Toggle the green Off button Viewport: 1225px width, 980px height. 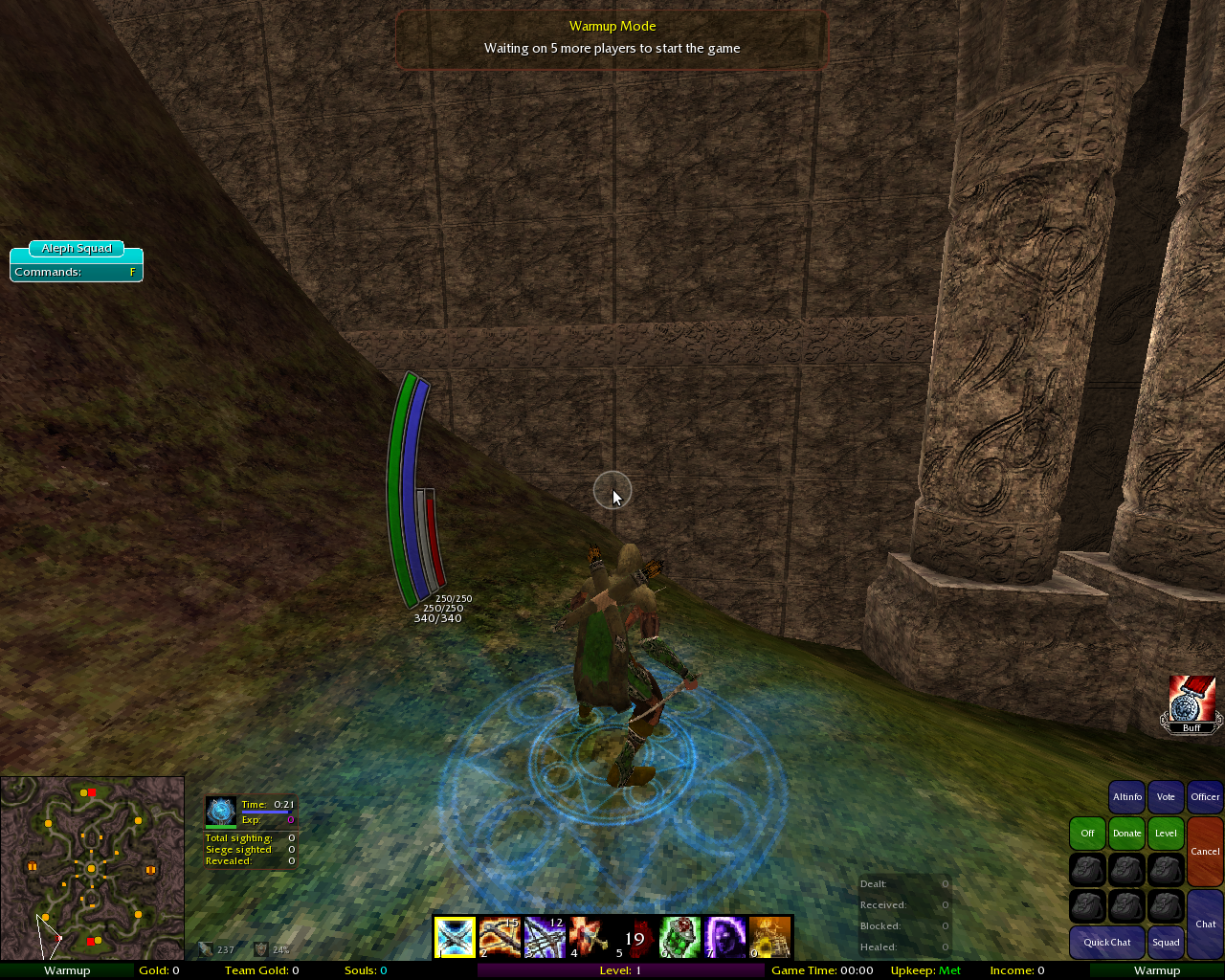(x=1087, y=833)
